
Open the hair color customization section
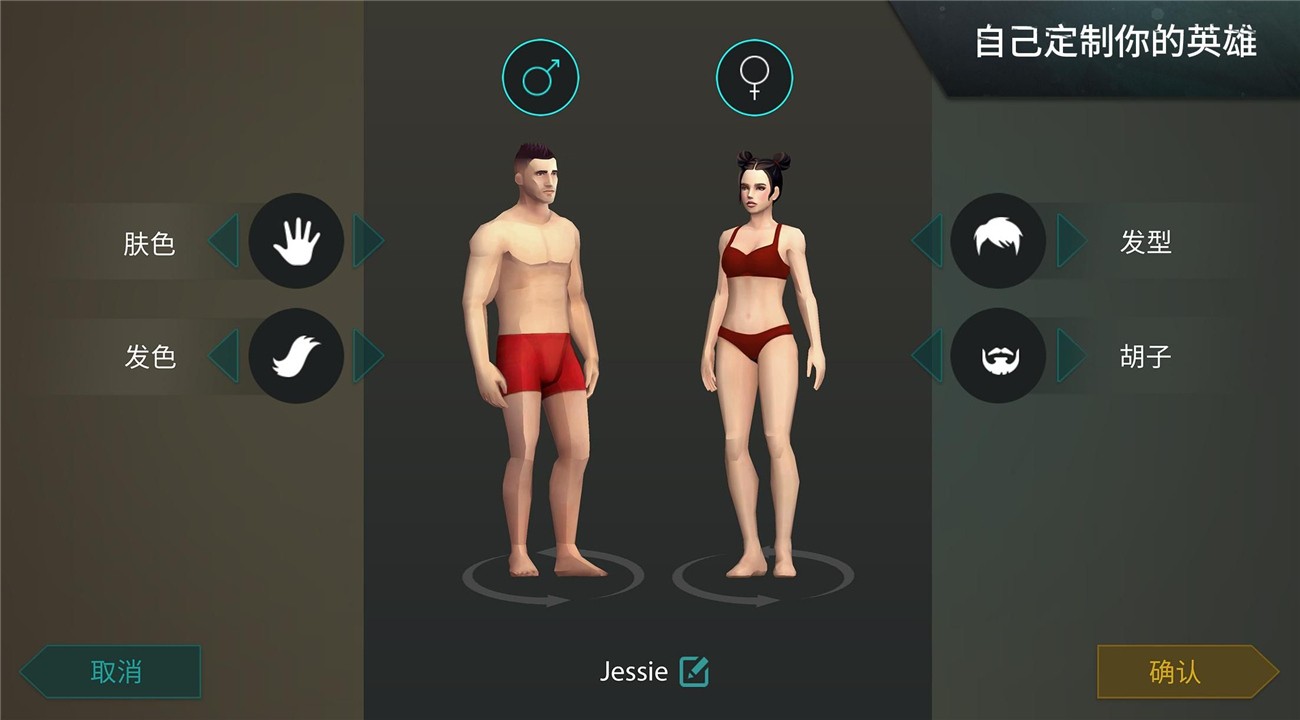[x=296, y=355]
